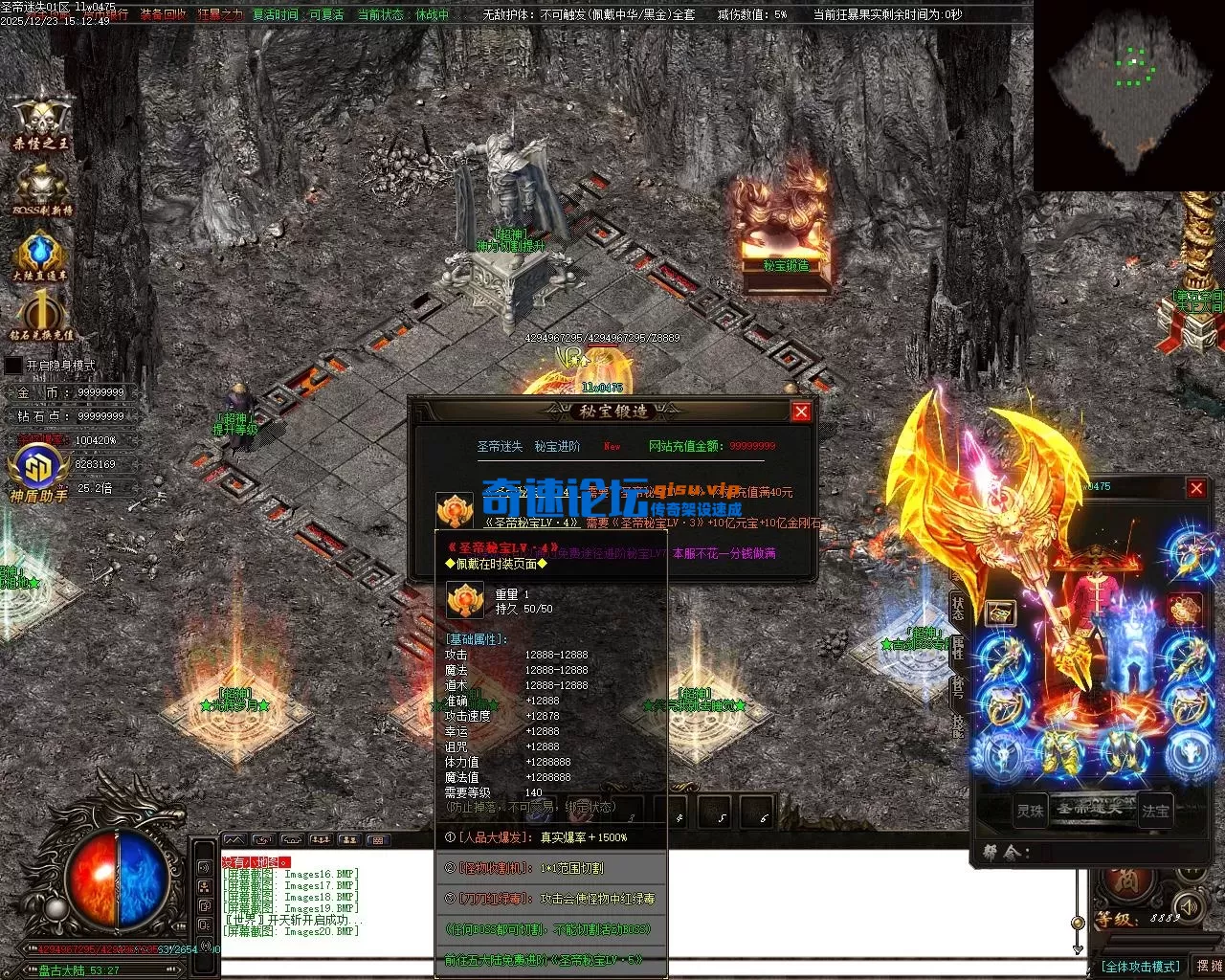This screenshot has height=980, width=1225.
Task: Select the 秘宝进阶 option in forging window
Action: tap(557, 446)
